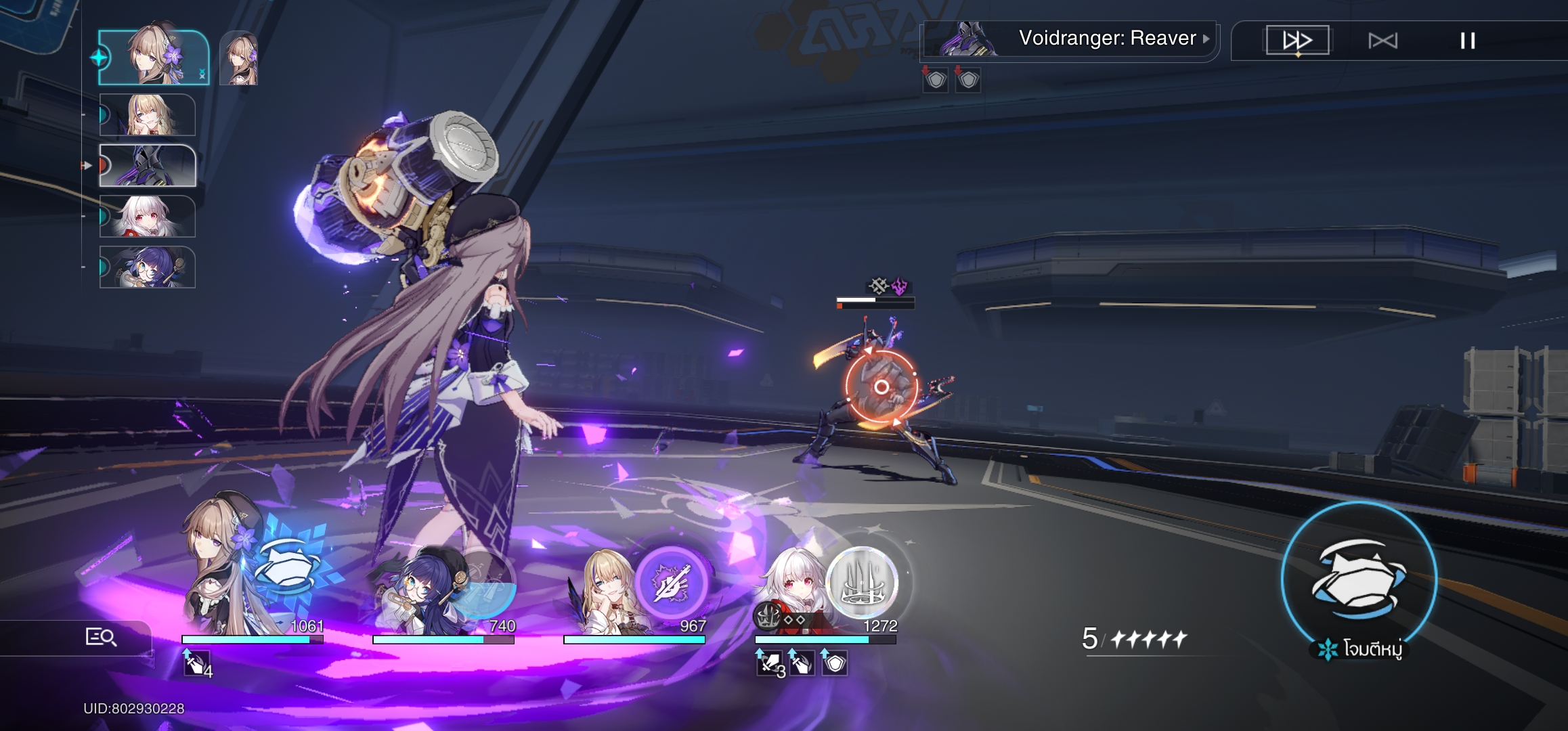Pause the battle
Image resolution: width=1568 pixels, height=731 pixels.
pos(1467,41)
